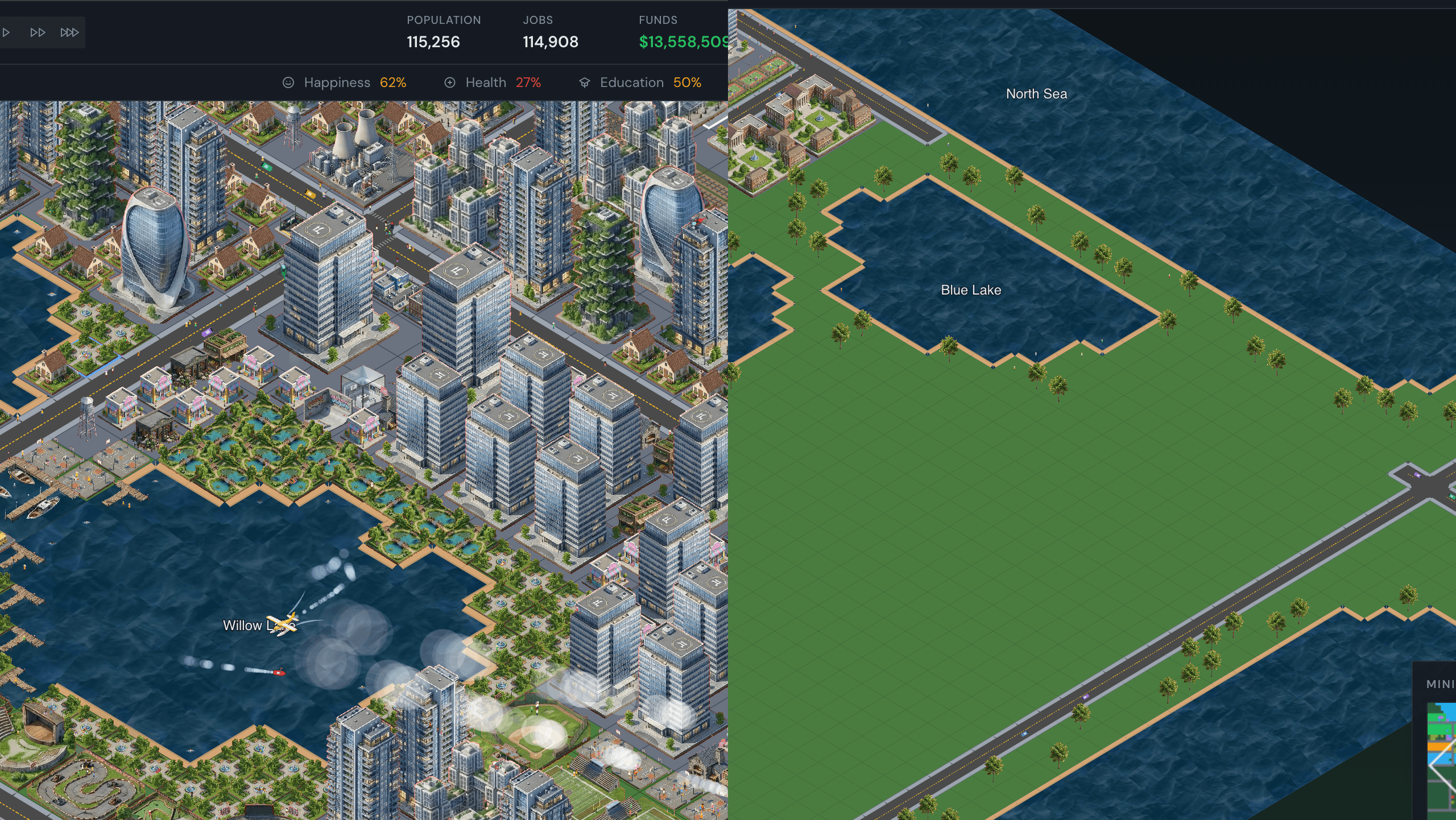Click the North Sea map label

pos(1036,93)
